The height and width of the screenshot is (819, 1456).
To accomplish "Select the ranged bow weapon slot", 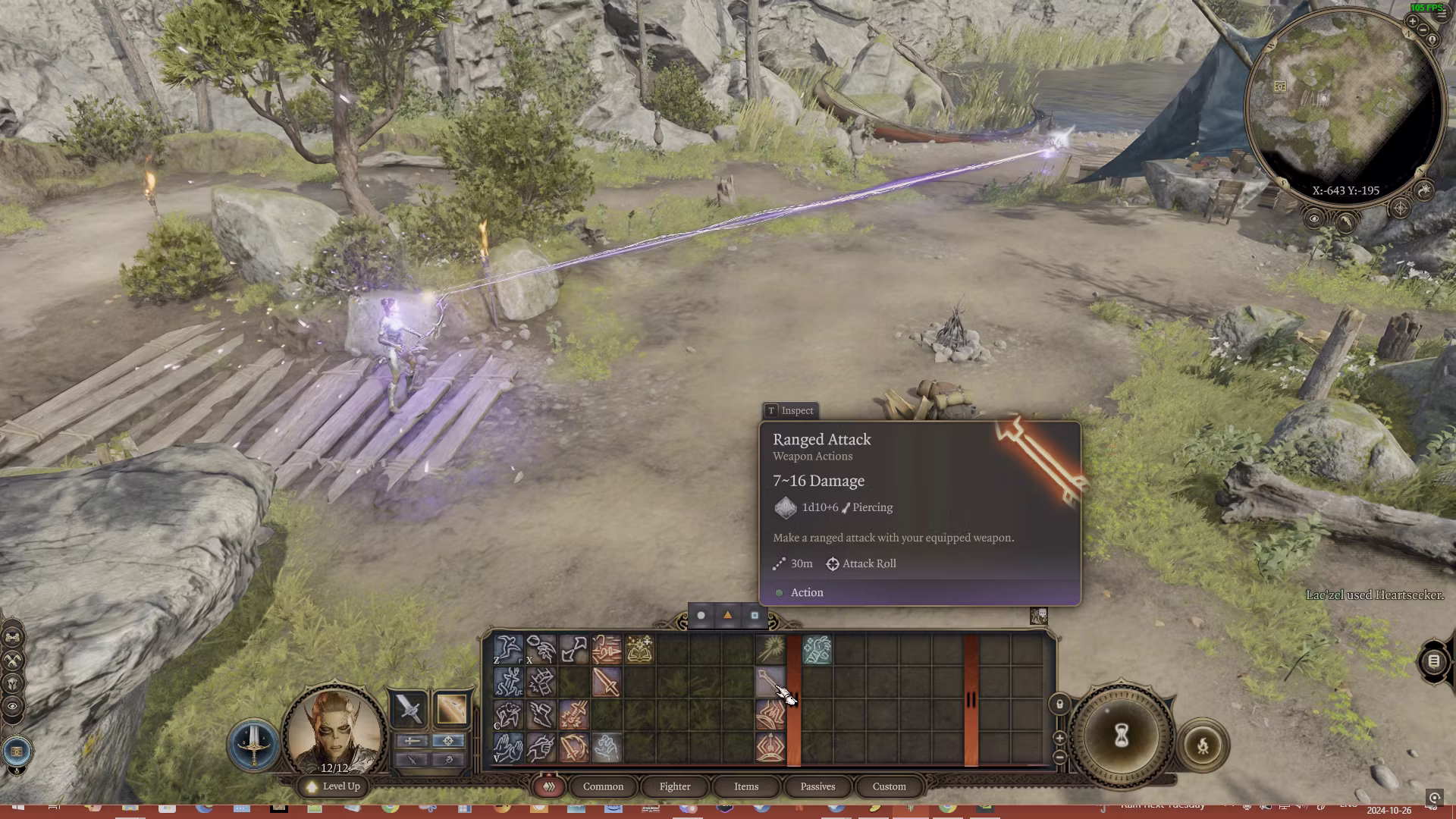I will 450,709.
